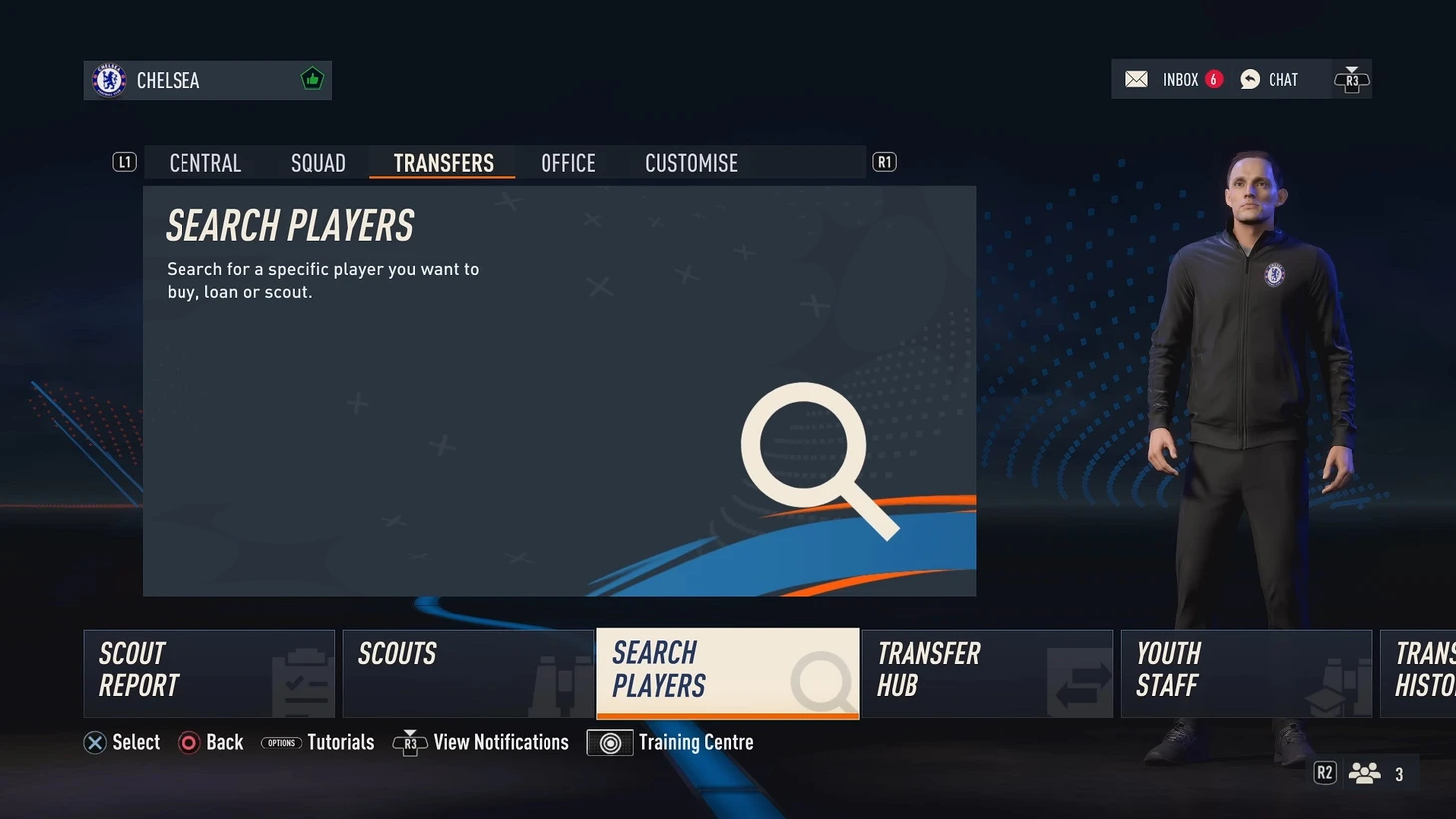Open the Squad tab
The width and height of the screenshot is (1456, 819).
point(318,163)
